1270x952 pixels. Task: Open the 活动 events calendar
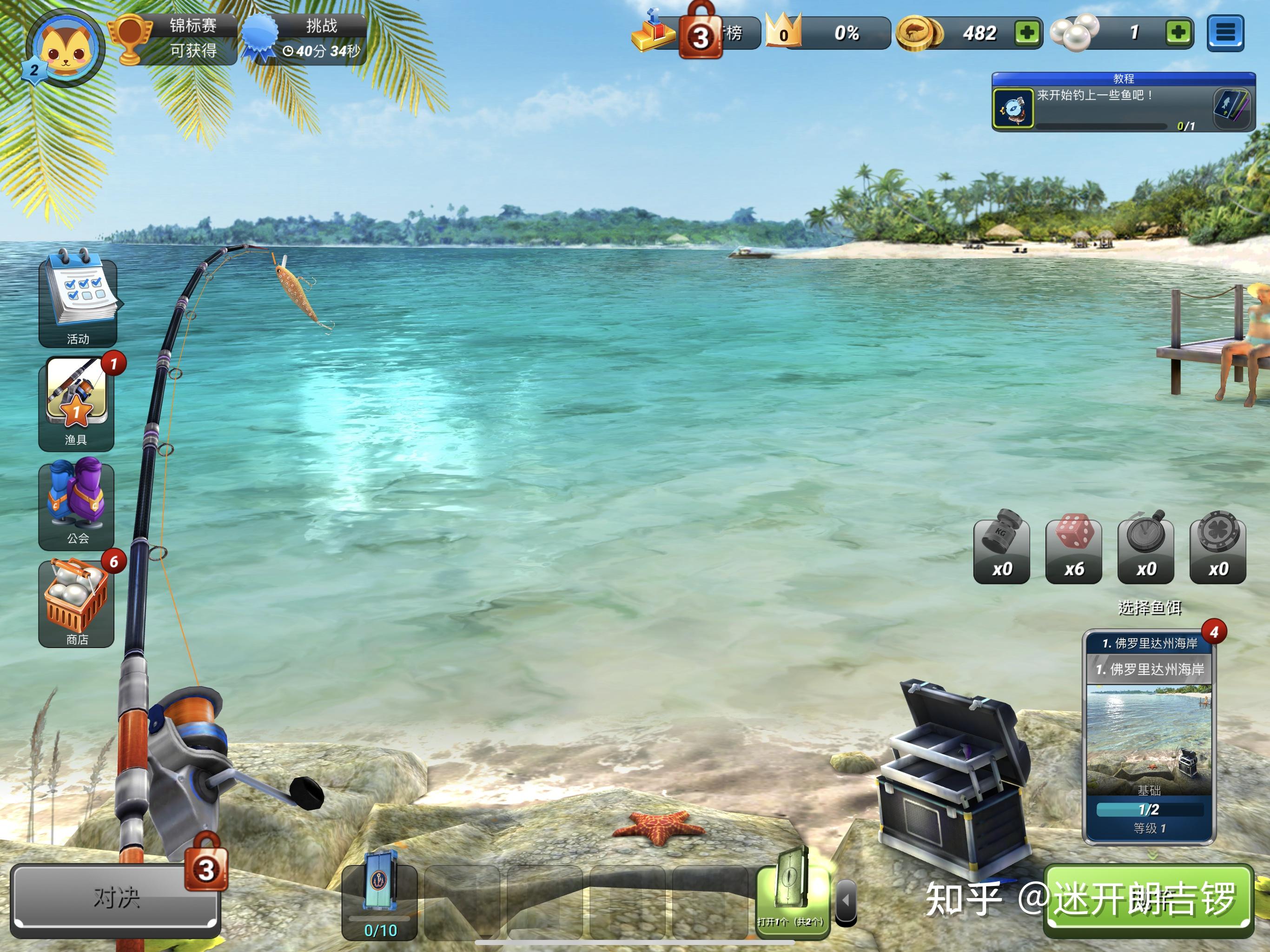78,298
